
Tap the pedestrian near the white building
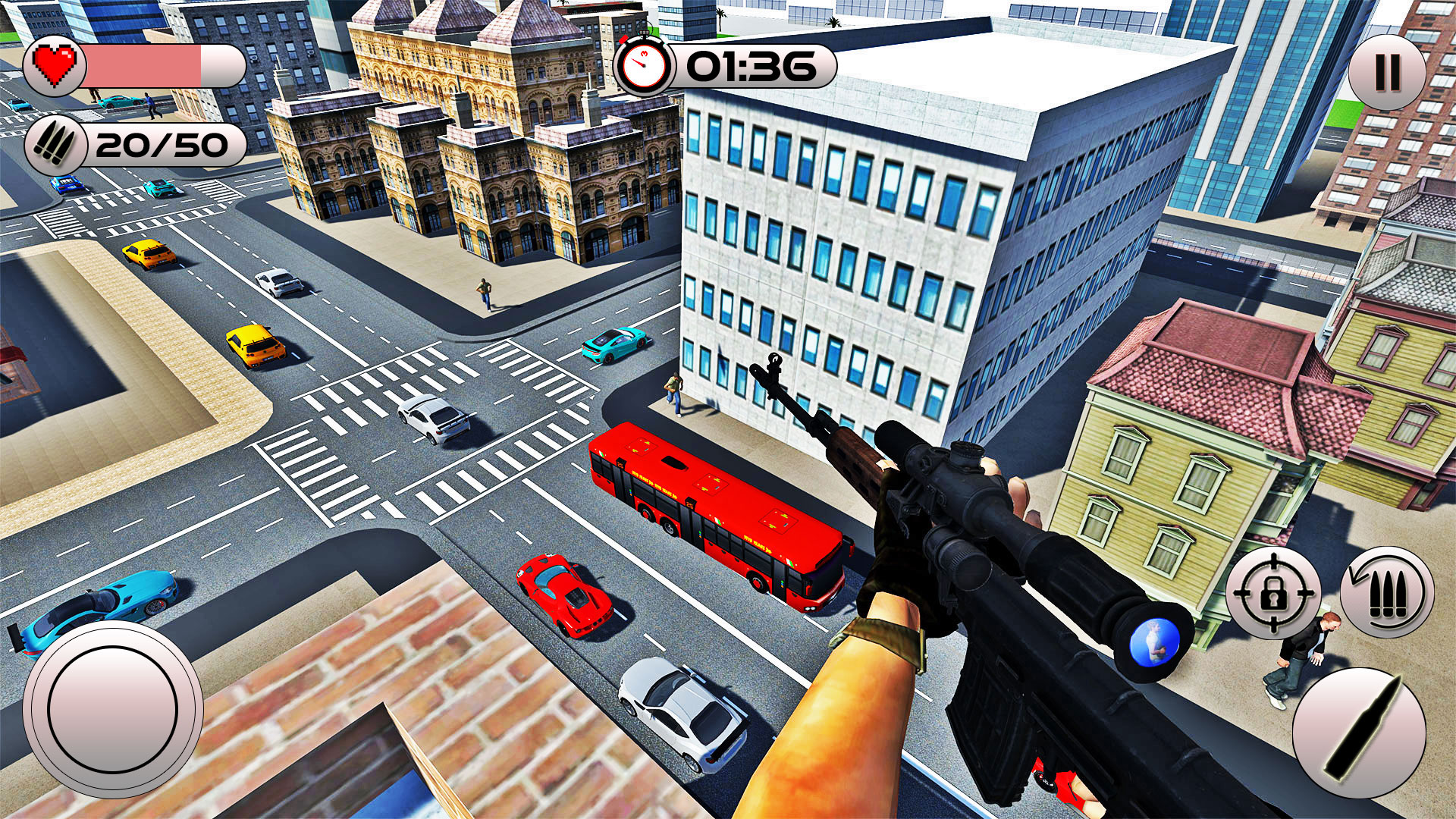(x=675, y=394)
